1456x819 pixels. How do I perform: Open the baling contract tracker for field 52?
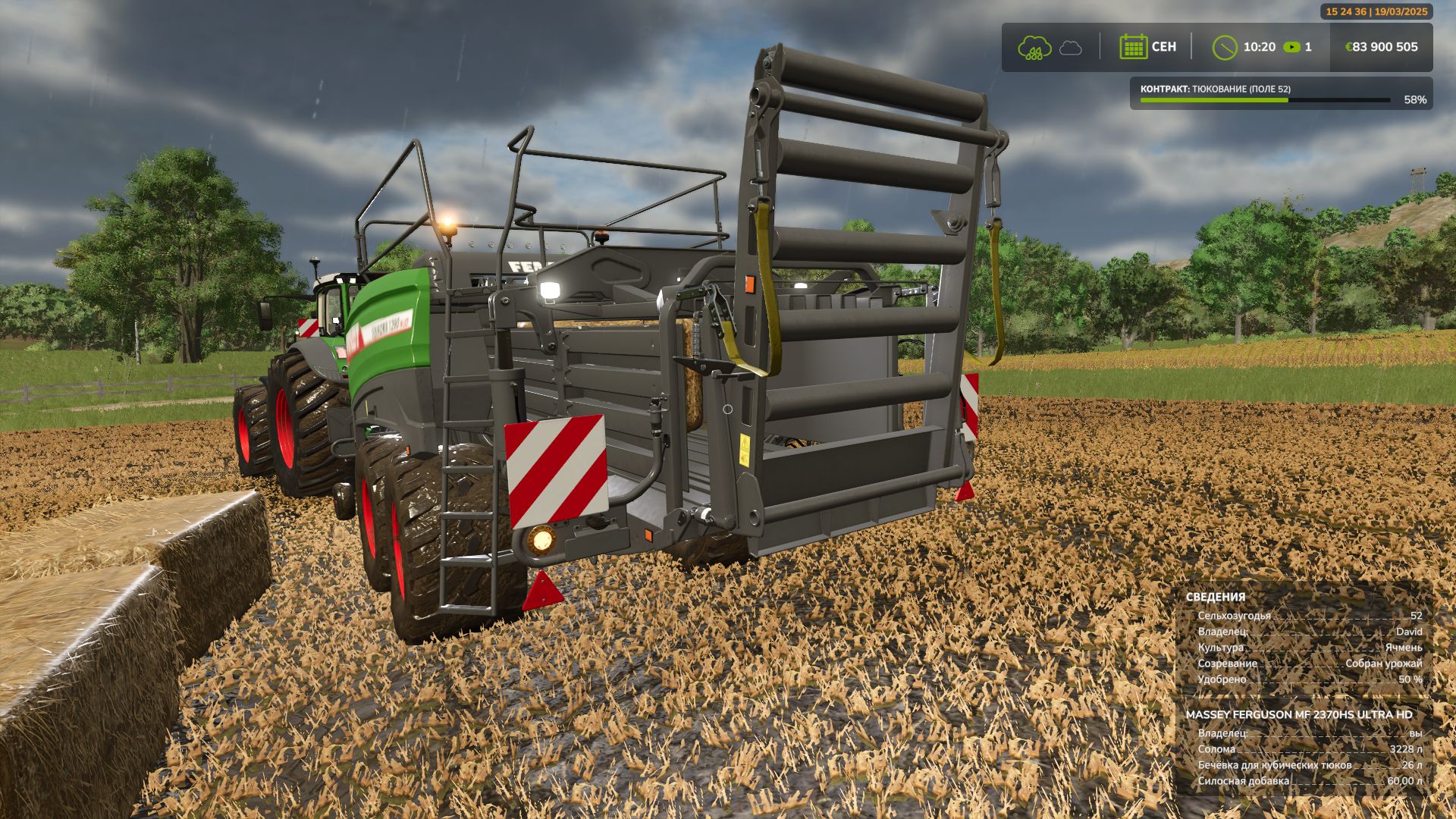pyautogui.click(x=1281, y=93)
